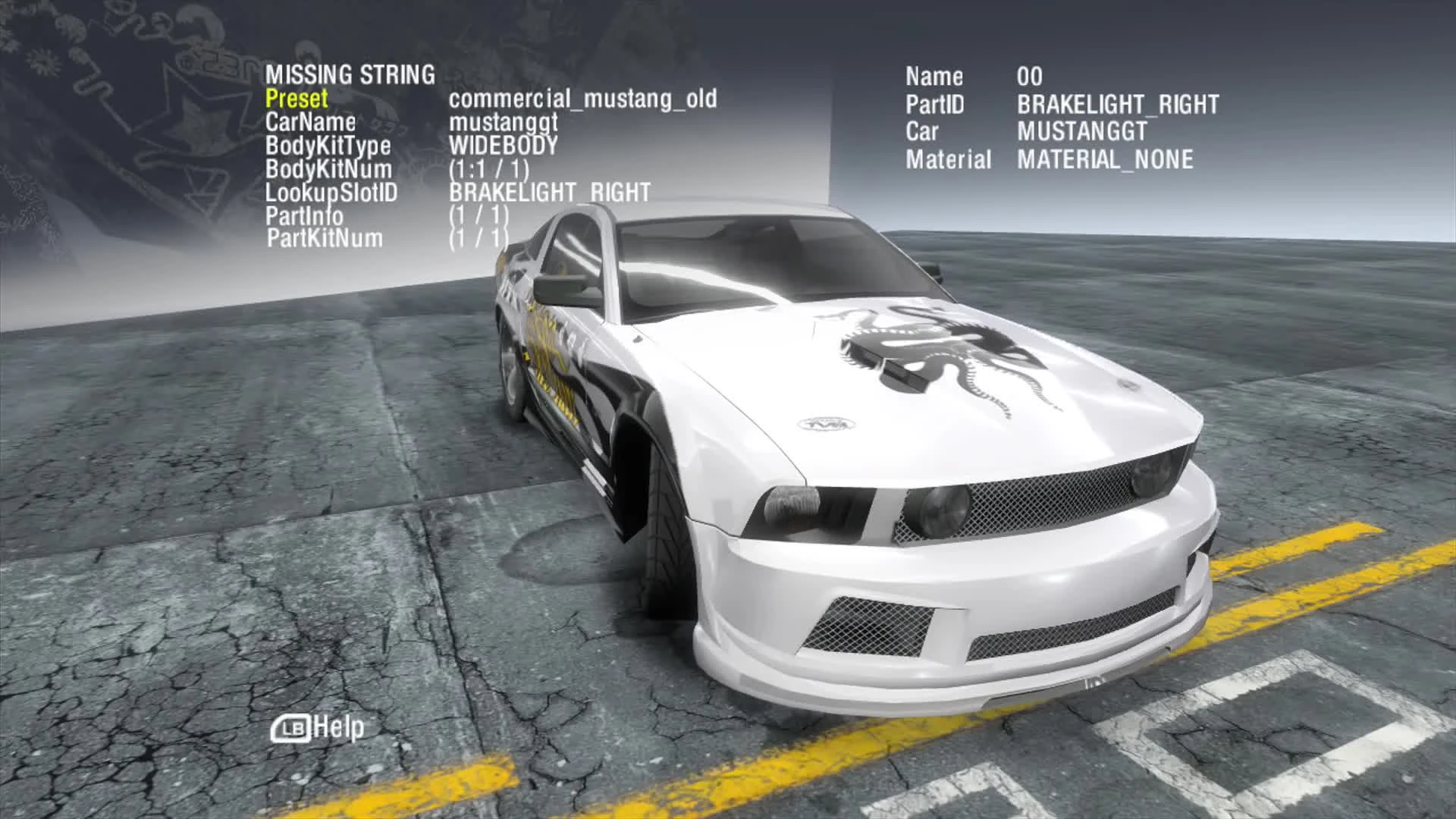Click the WIDEBODY body kit type value

(x=502, y=146)
